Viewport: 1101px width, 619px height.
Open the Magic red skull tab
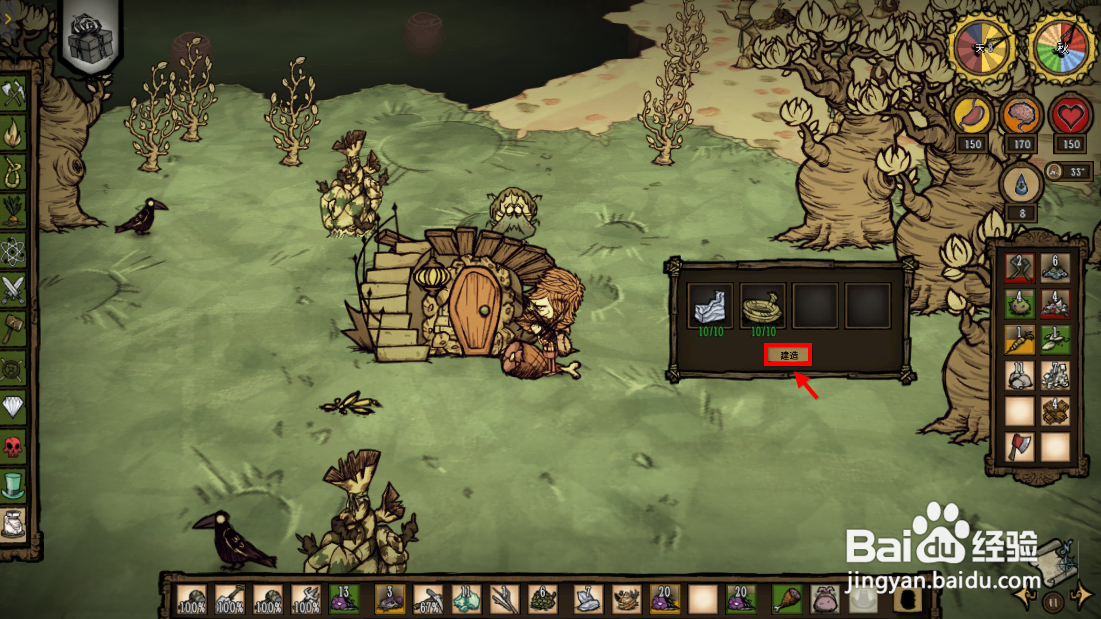[13, 445]
